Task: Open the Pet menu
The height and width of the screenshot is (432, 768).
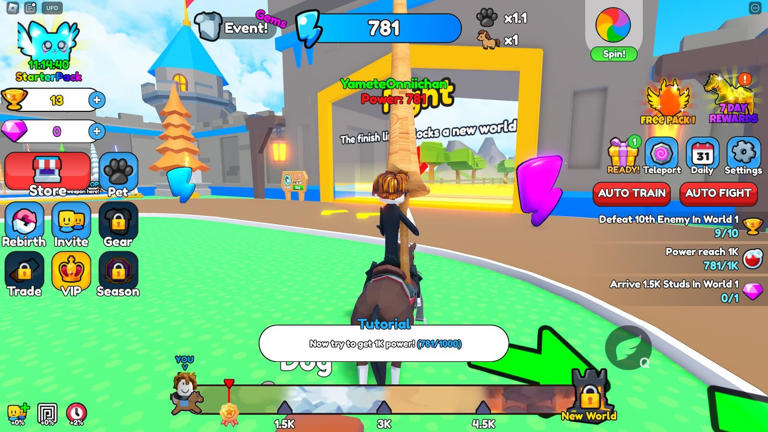Action: point(118,174)
